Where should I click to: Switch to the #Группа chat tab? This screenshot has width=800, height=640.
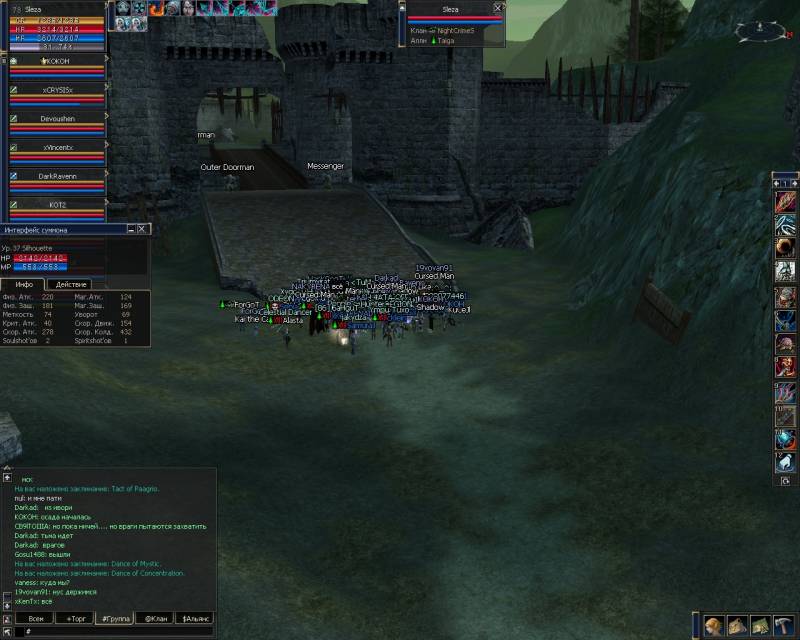tap(115, 619)
